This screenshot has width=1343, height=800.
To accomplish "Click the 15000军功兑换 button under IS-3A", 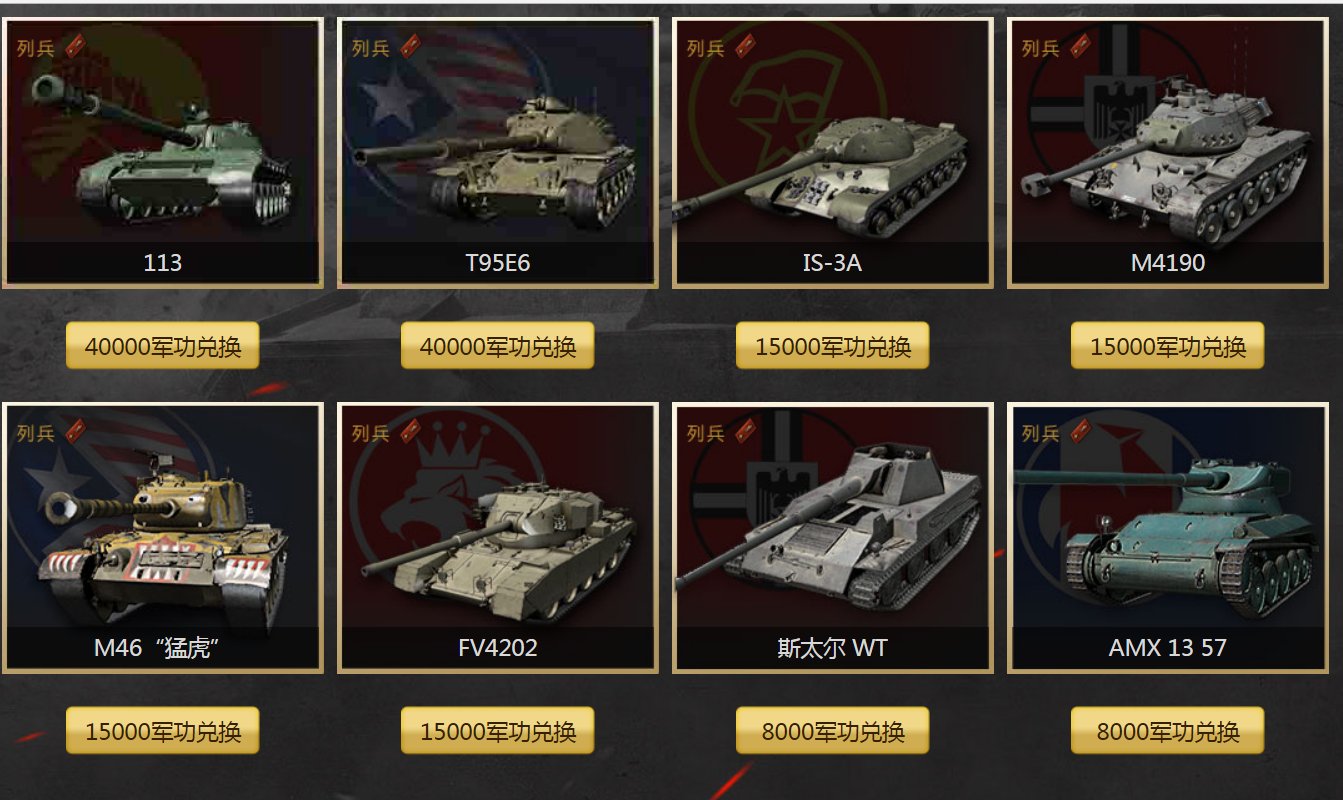I will coord(832,346).
